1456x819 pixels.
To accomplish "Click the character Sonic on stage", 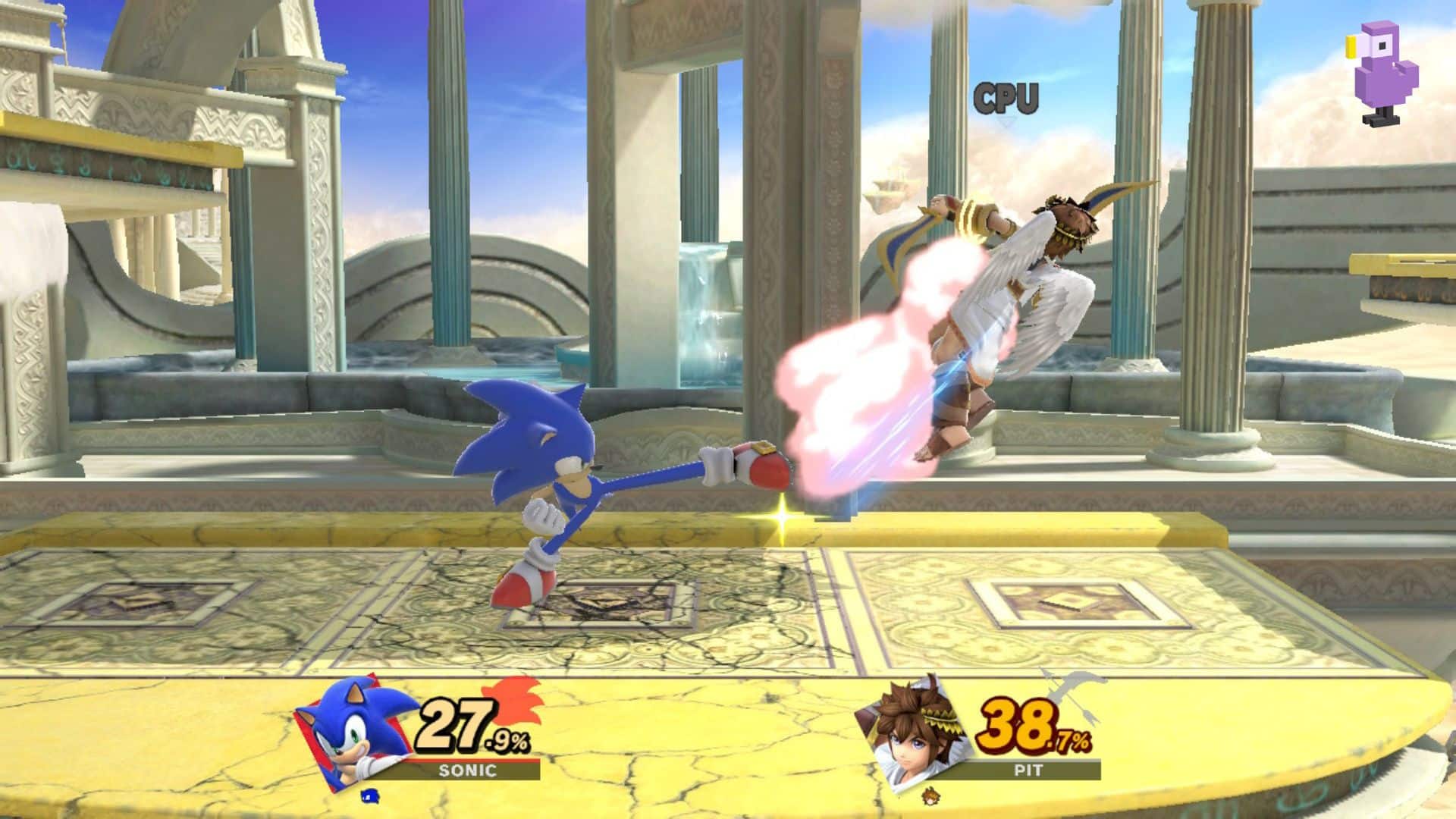I will click(x=546, y=470).
